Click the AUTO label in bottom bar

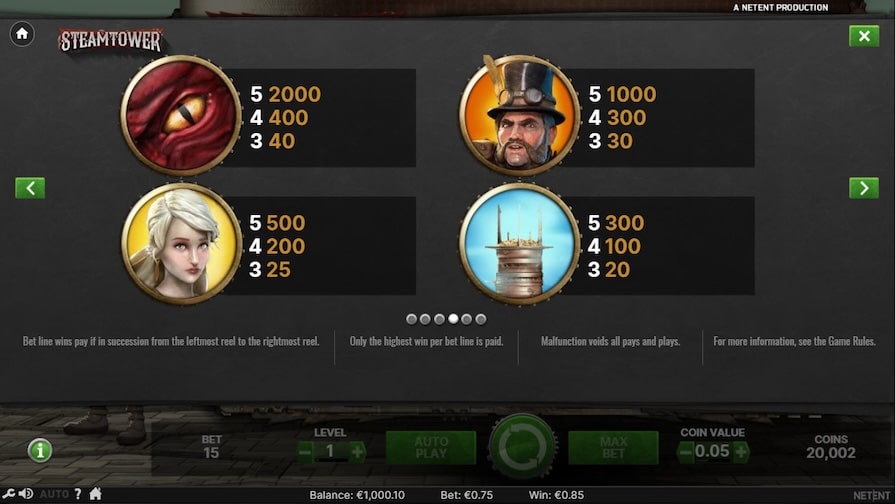click(54, 494)
